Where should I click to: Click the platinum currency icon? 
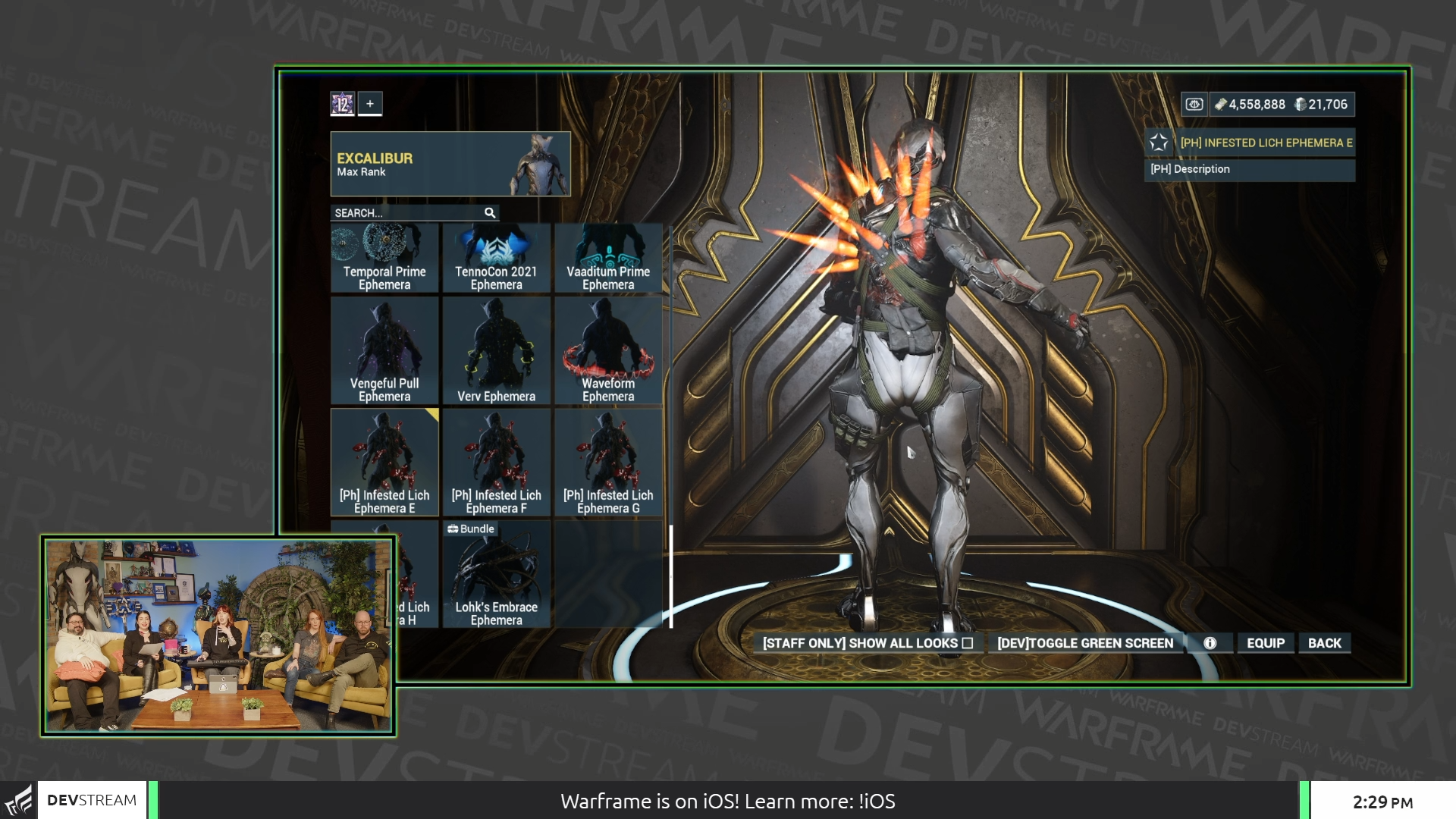(1302, 104)
